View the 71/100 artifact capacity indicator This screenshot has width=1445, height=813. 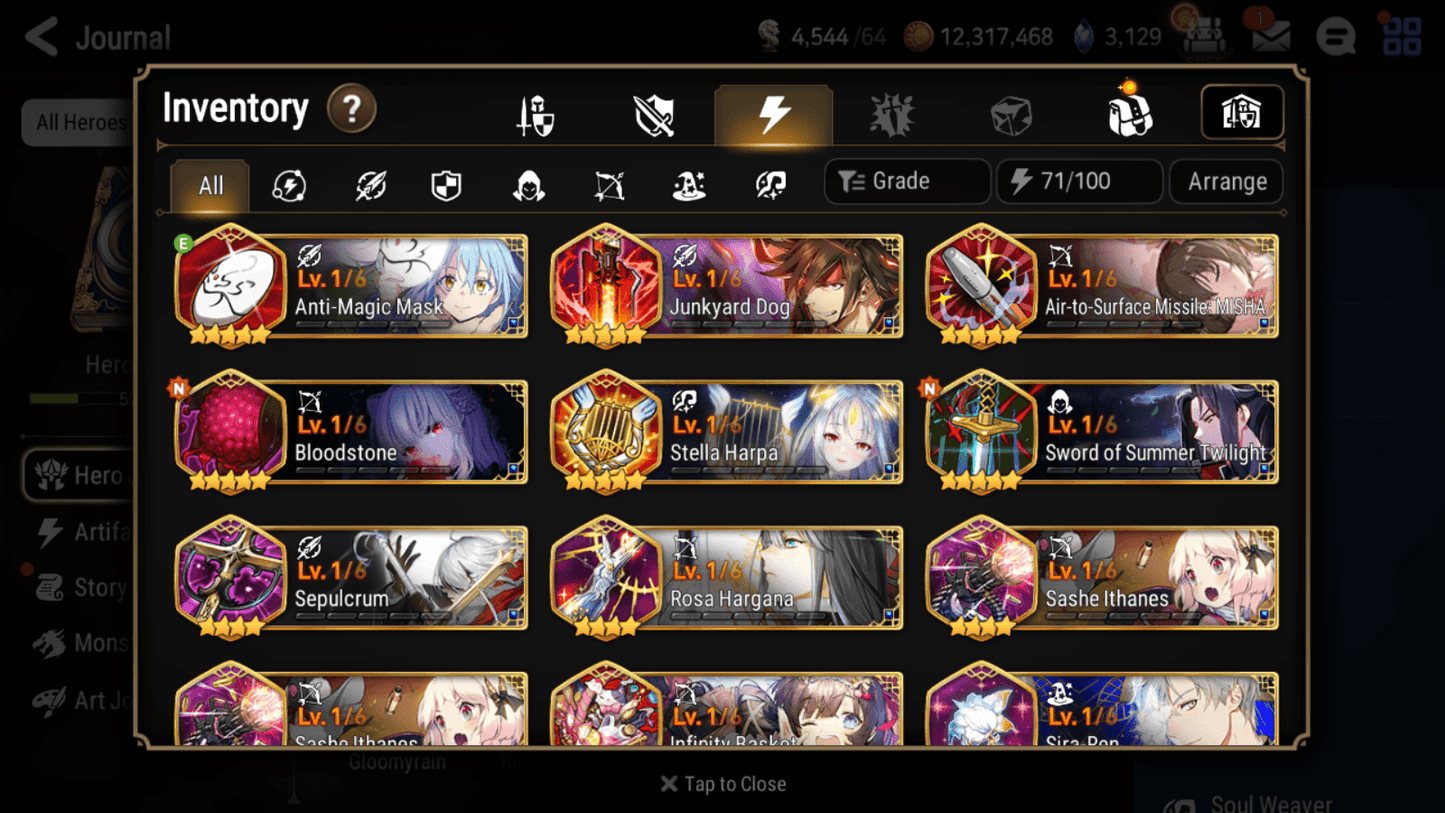[x=1079, y=181]
